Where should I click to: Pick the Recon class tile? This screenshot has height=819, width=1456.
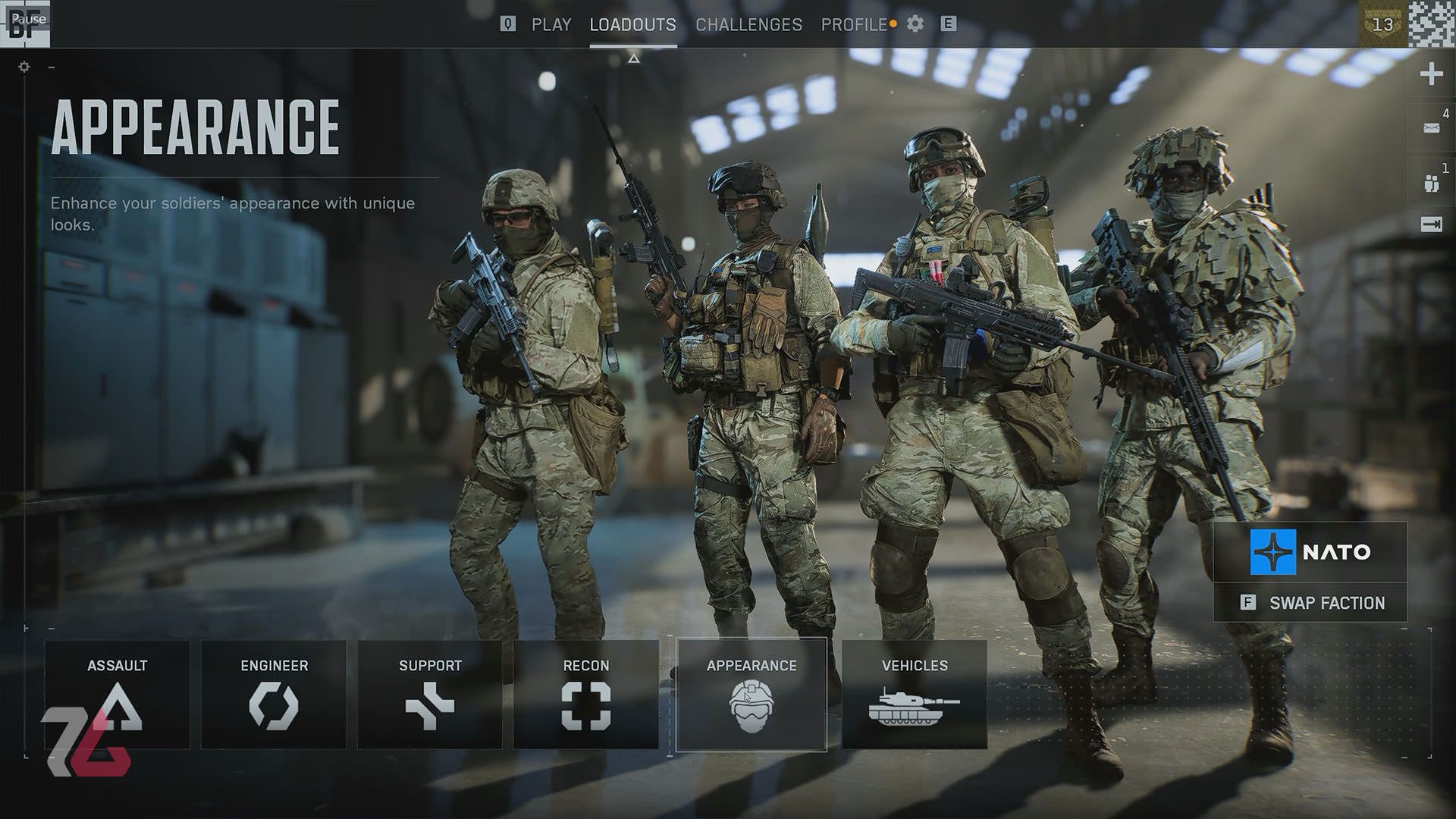point(586,695)
